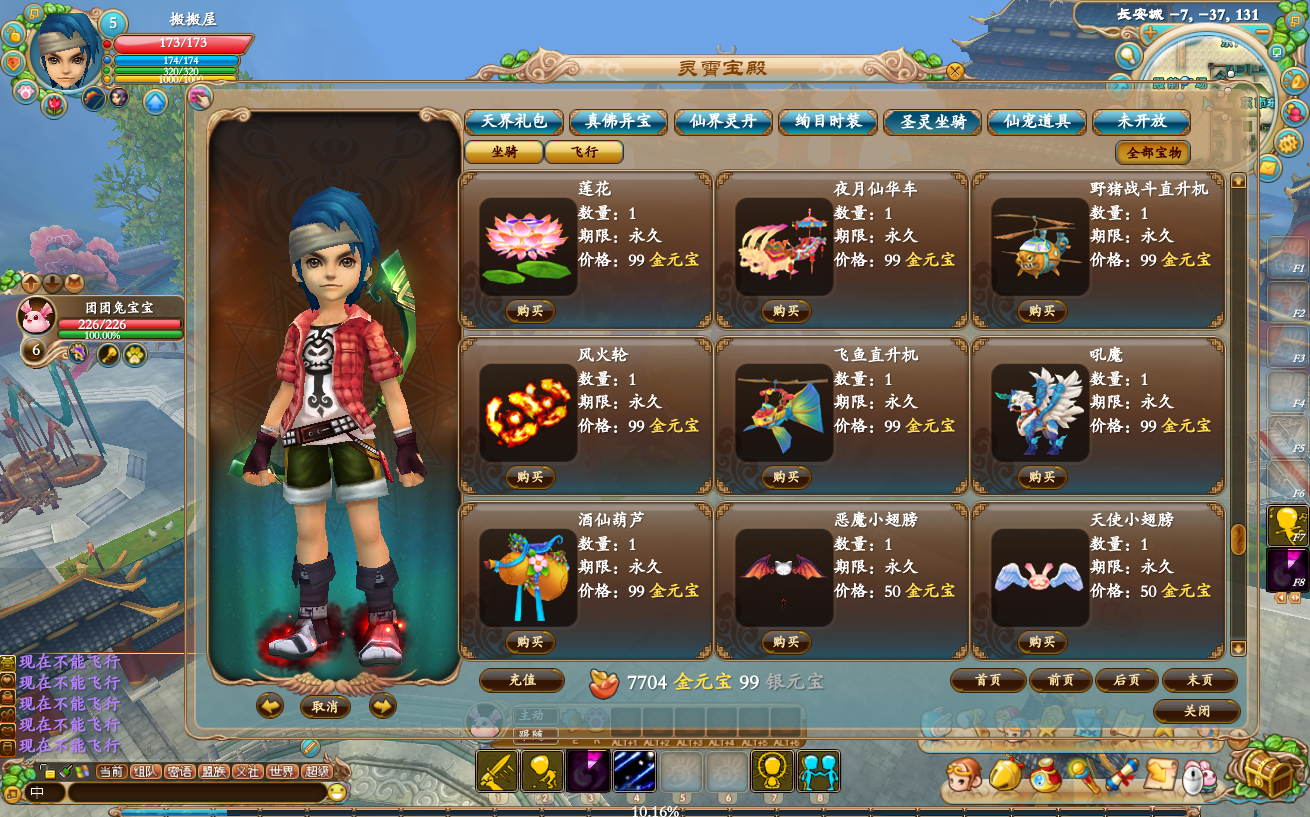
Task: Select the 仙界灵丹 category tab
Action: [723, 122]
